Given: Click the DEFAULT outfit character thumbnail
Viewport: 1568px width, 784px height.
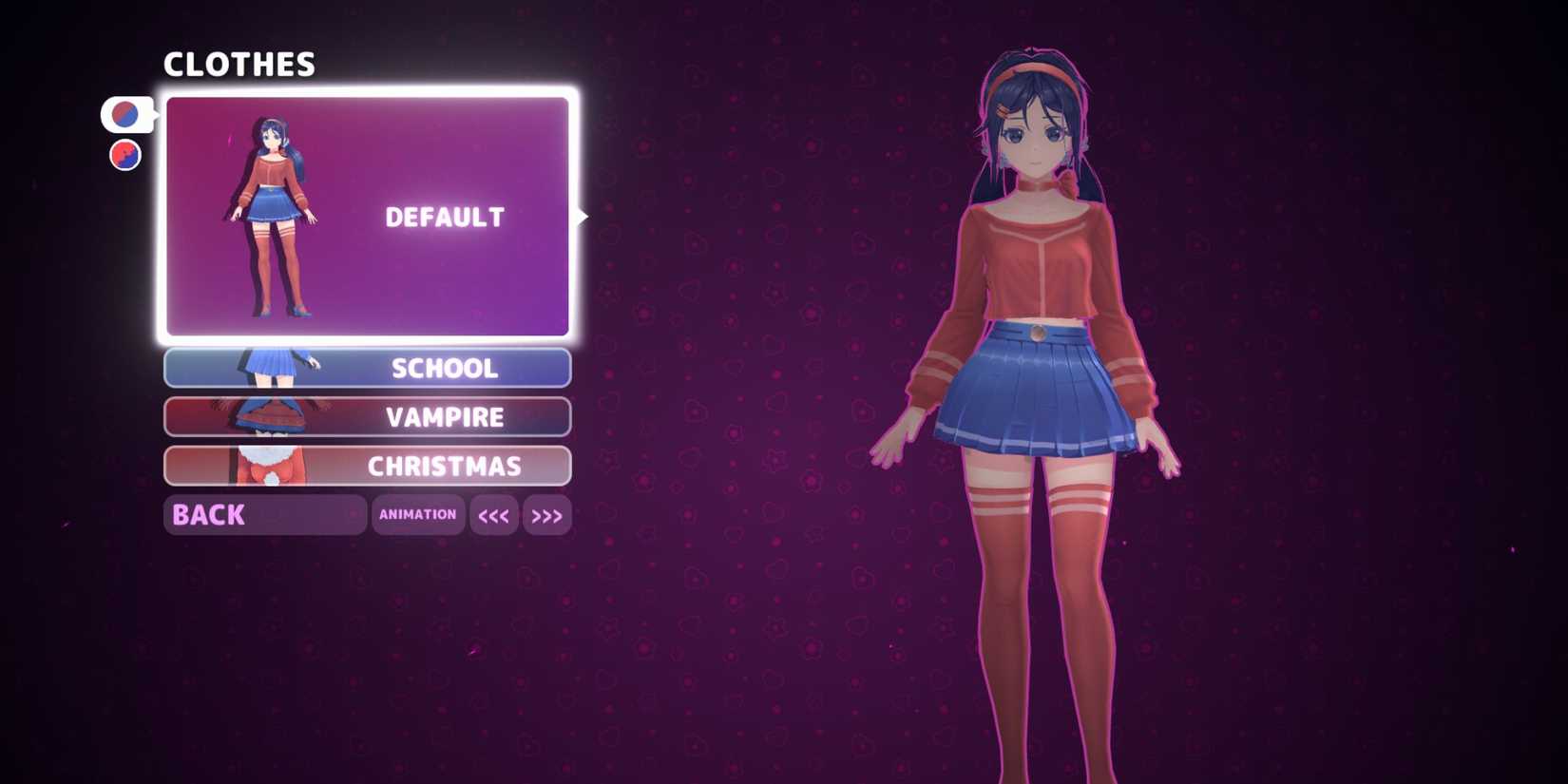Looking at the screenshot, I should click(269, 217).
